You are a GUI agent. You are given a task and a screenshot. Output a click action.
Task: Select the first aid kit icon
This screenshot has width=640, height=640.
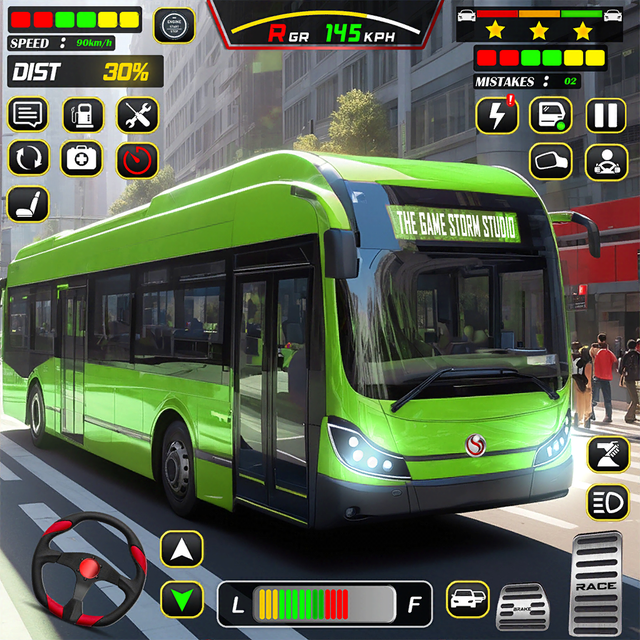[83, 158]
